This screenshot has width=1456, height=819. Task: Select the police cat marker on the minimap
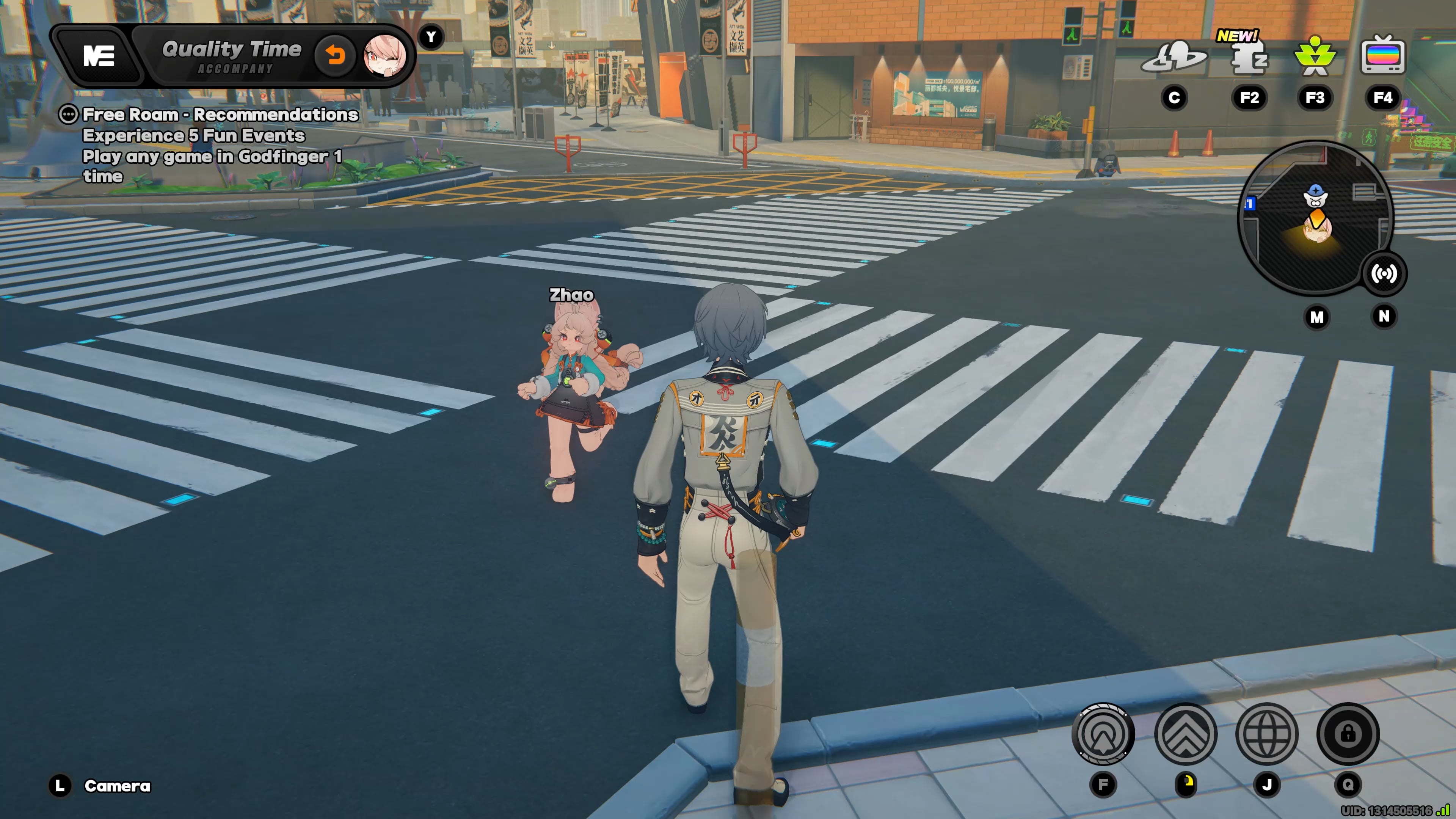click(1315, 196)
